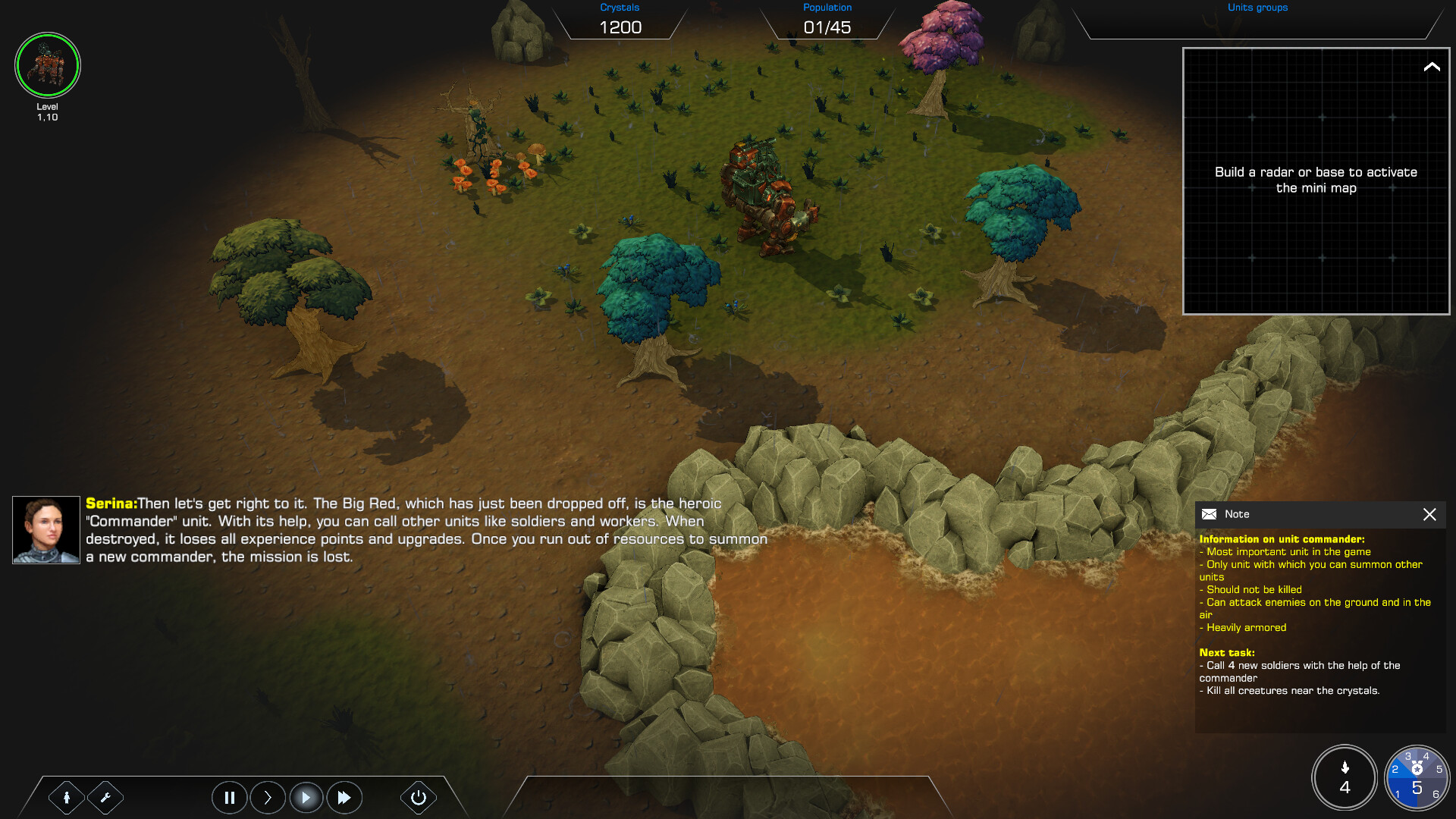1456x819 pixels.
Task: Click the Population header at the top
Action: [x=827, y=7]
